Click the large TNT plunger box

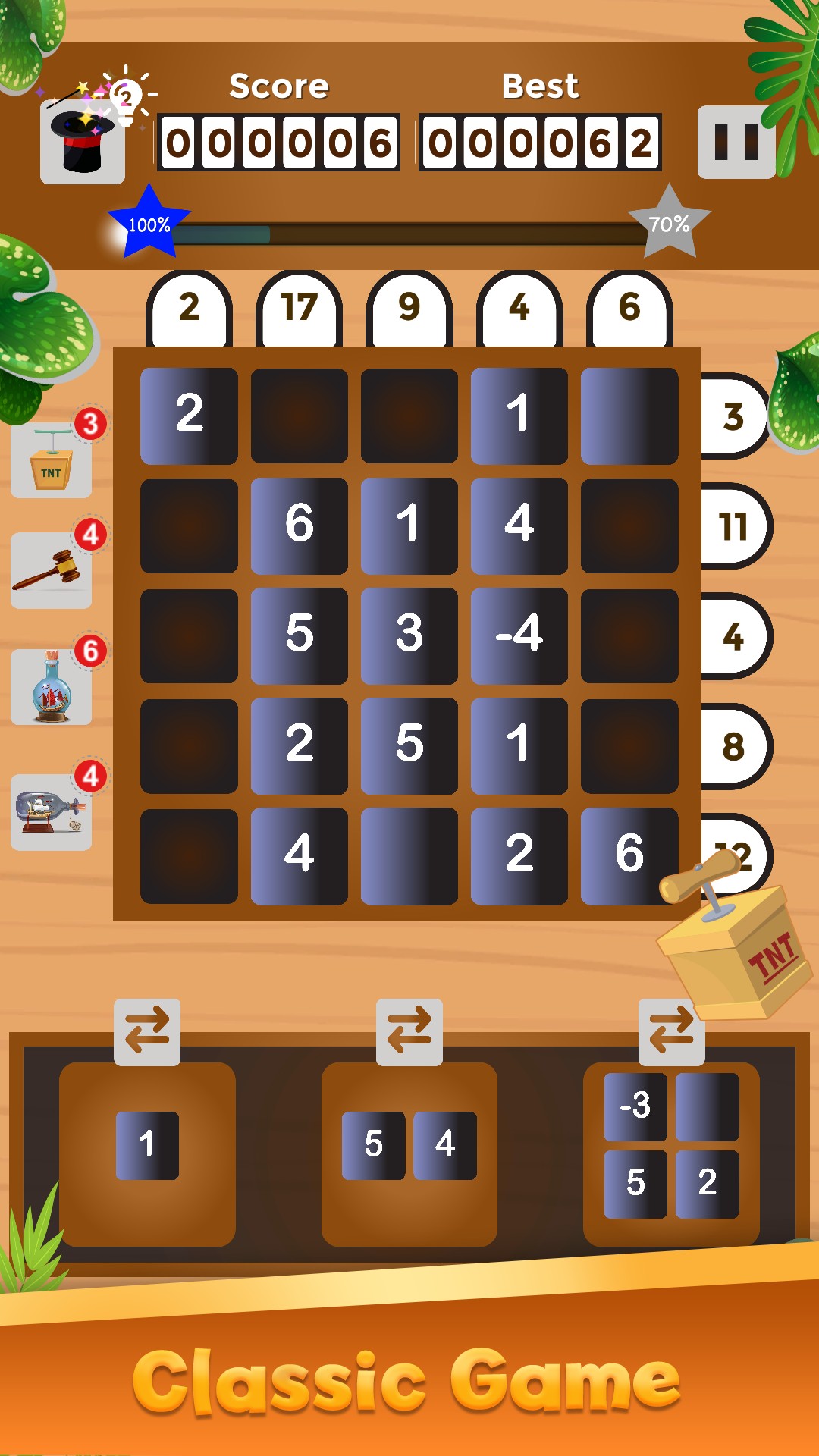736,948
